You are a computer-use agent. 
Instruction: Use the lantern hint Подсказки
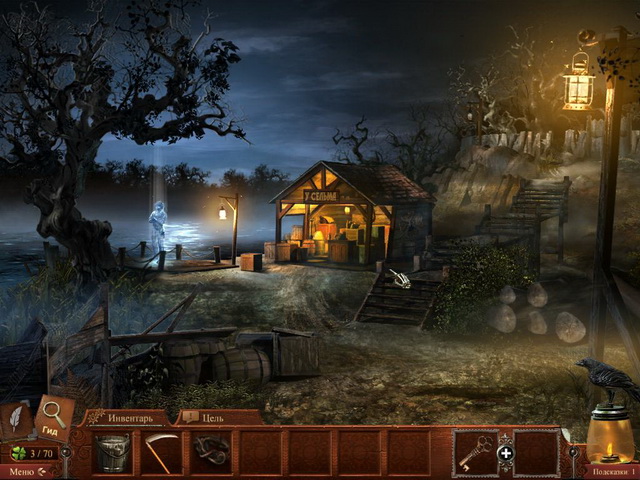tap(610, 440)
